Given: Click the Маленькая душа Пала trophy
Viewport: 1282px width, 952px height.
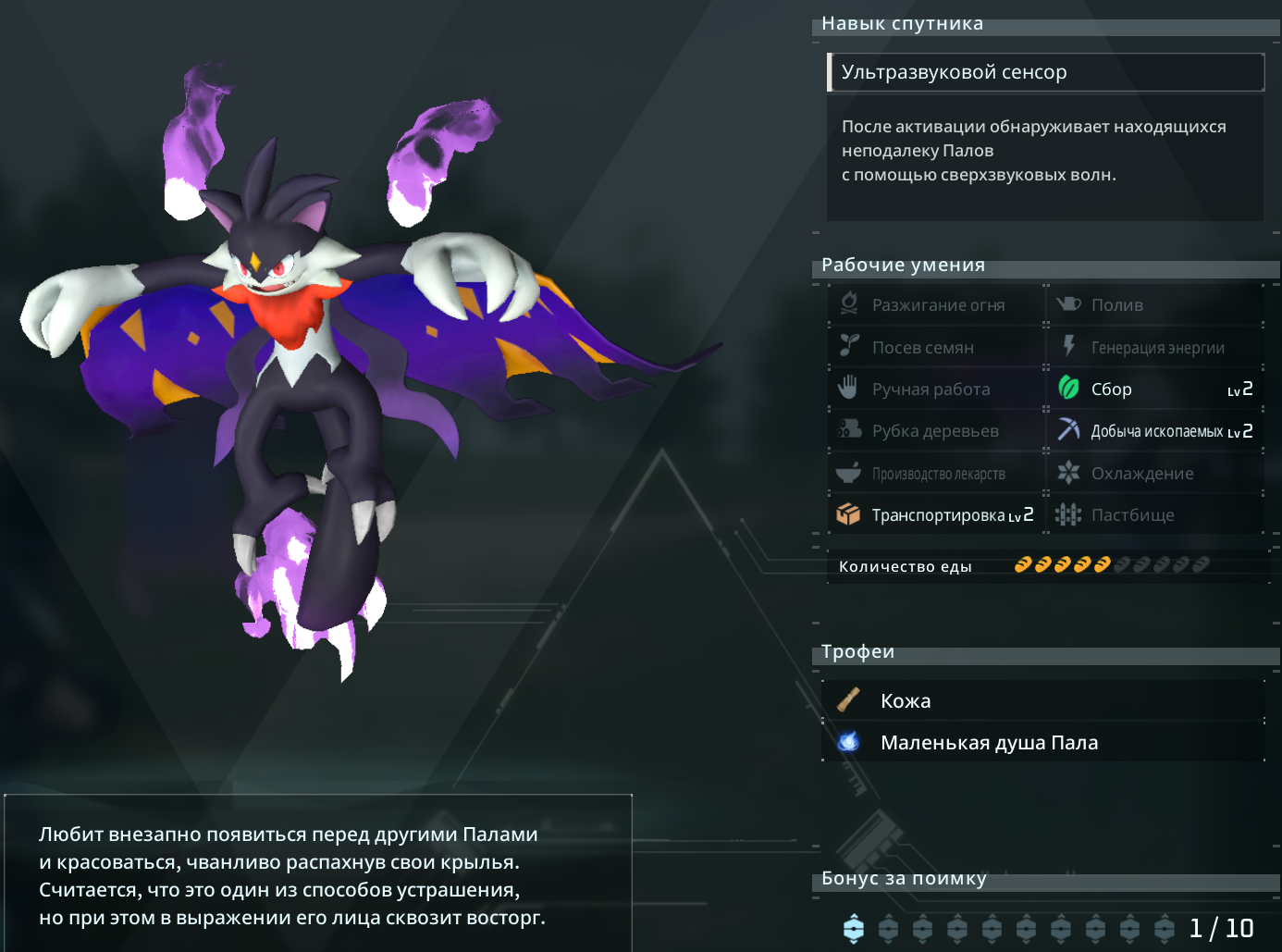Looking at the screenshot, I should 1042,743.
